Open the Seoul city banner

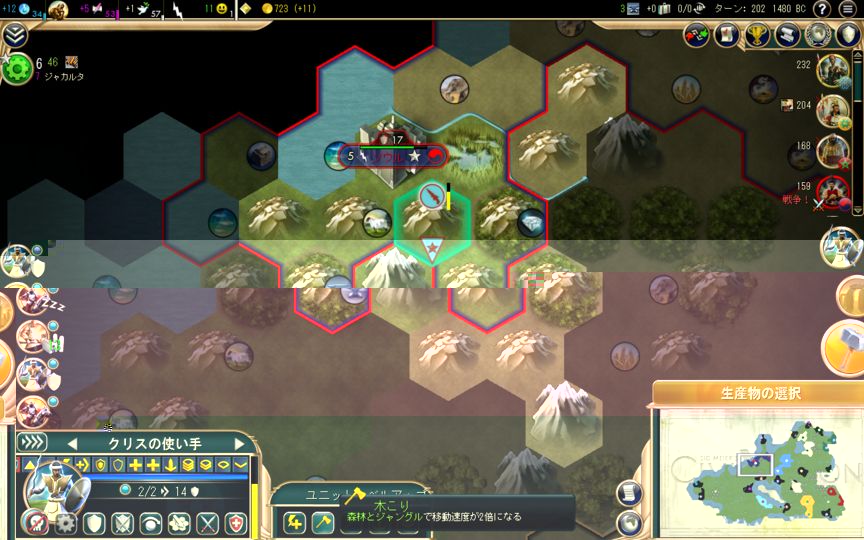pyautogui.click(x=392, y=156)
